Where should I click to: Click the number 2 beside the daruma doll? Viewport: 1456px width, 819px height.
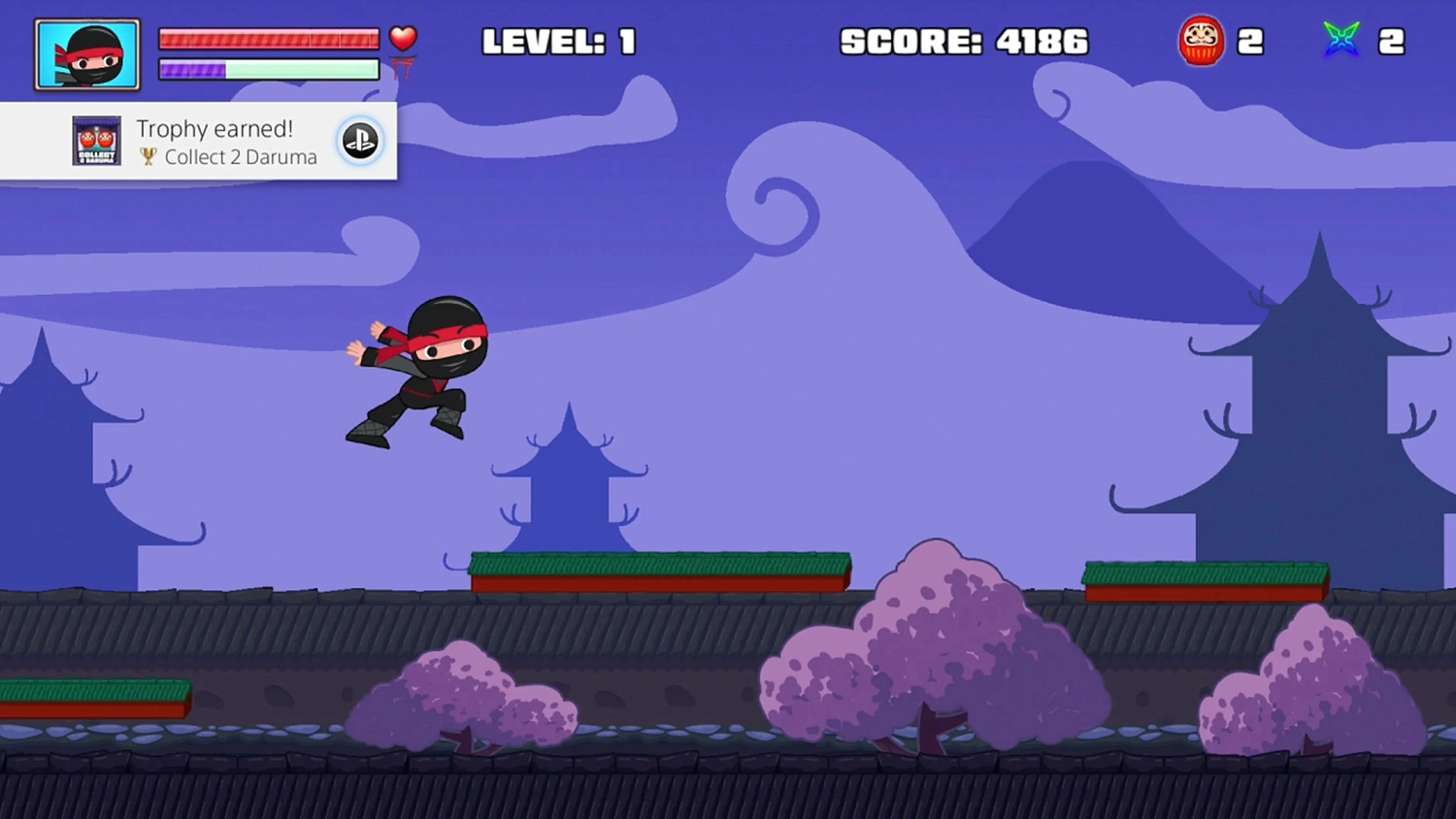click(1252, 40)
